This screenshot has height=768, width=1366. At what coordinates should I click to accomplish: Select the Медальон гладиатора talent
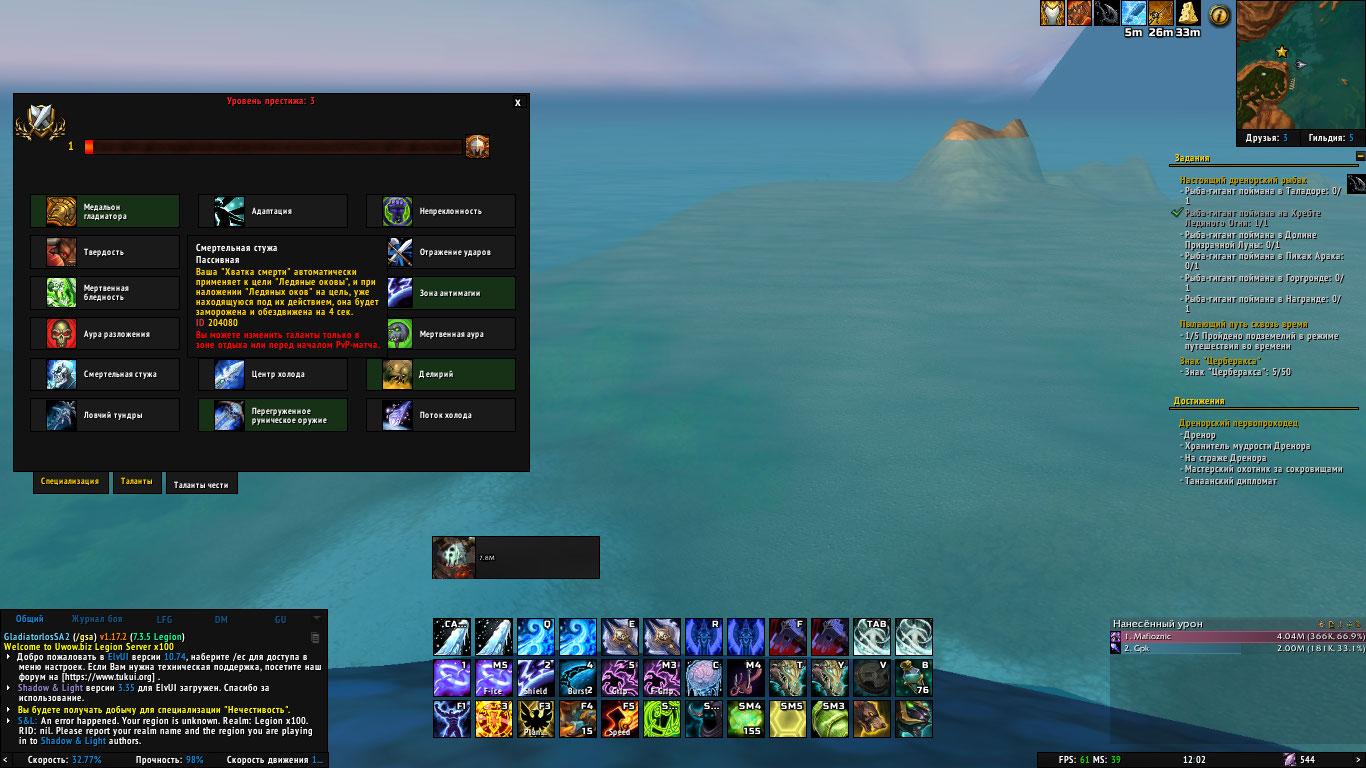click(x=105, y=211)
